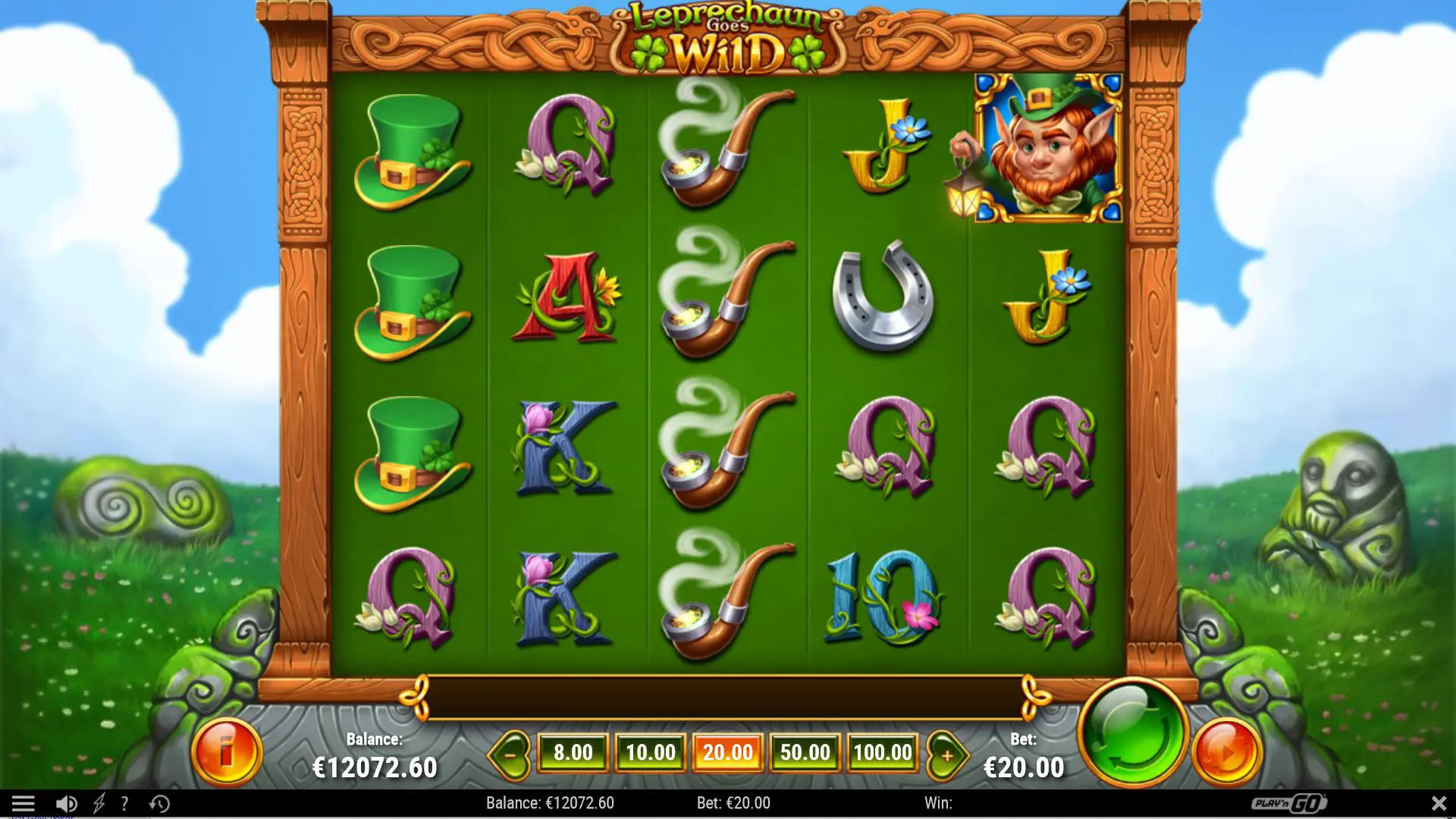Open the help section via the question mark
The width and height of the screenshot is (1456, 819).
(x=124, y=802)
